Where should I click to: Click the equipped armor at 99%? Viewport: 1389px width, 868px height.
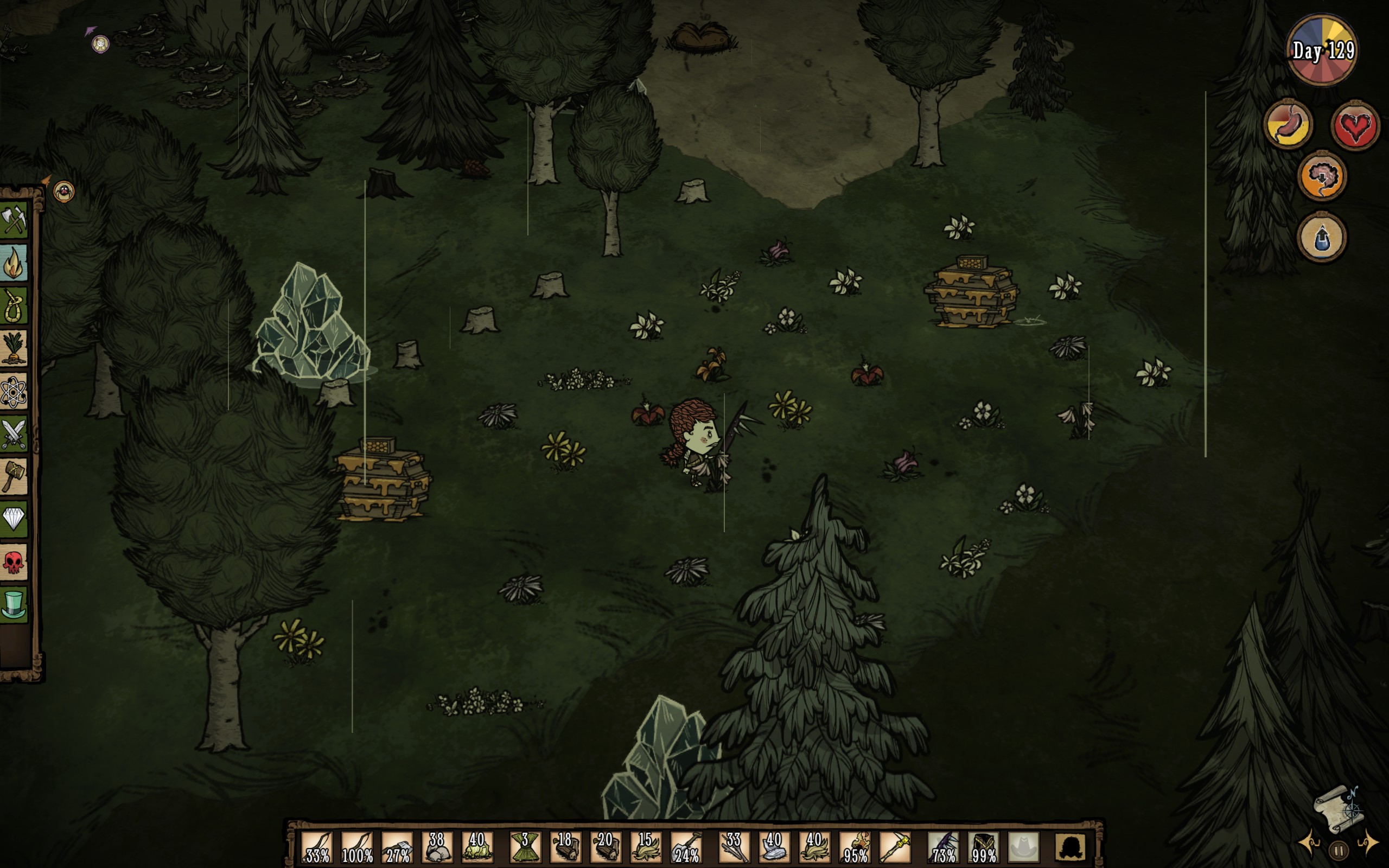(x=983, y=847)
